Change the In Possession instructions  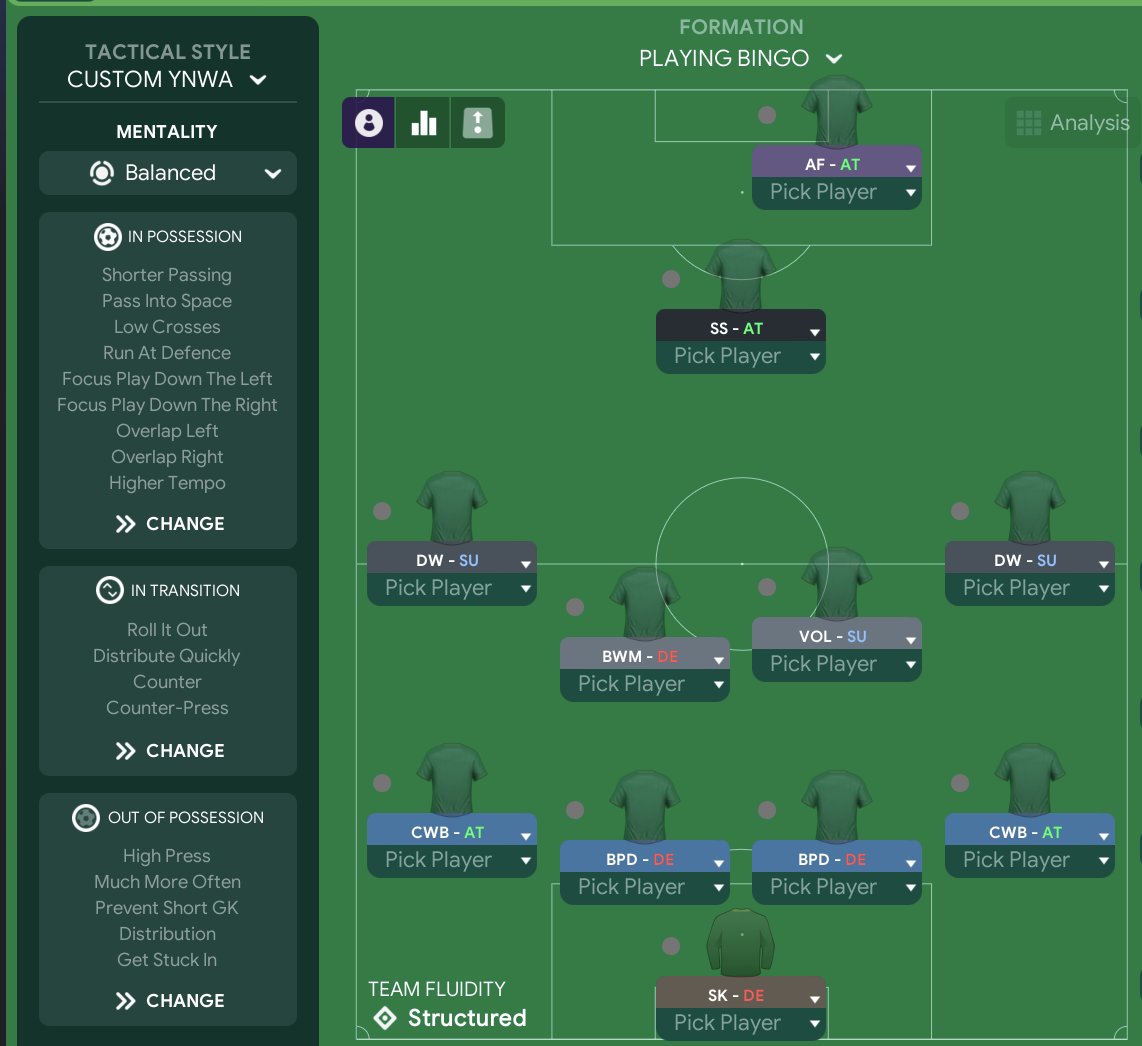(x=168, y=524)
